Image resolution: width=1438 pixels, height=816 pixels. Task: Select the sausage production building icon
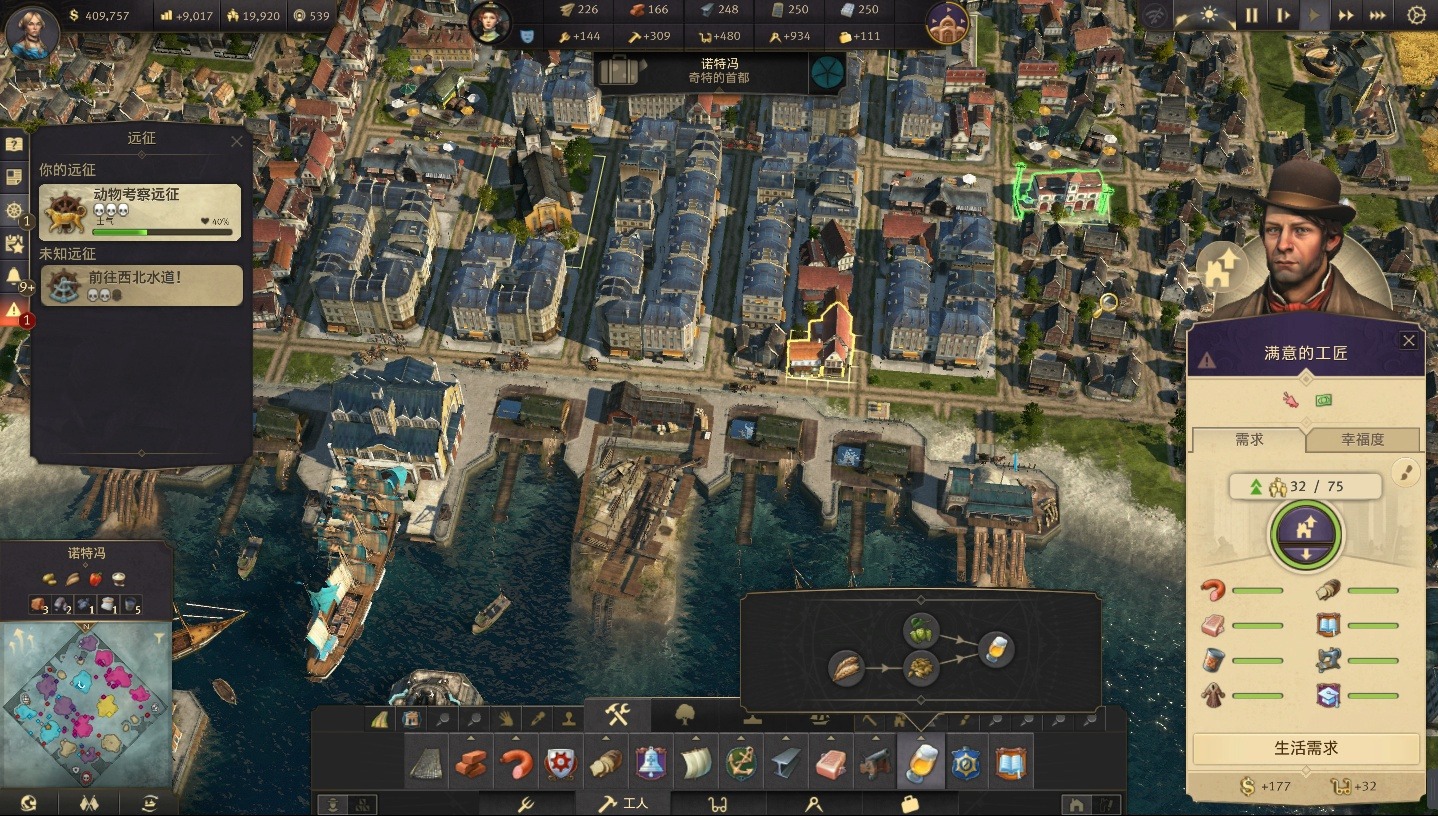[516, 764]
